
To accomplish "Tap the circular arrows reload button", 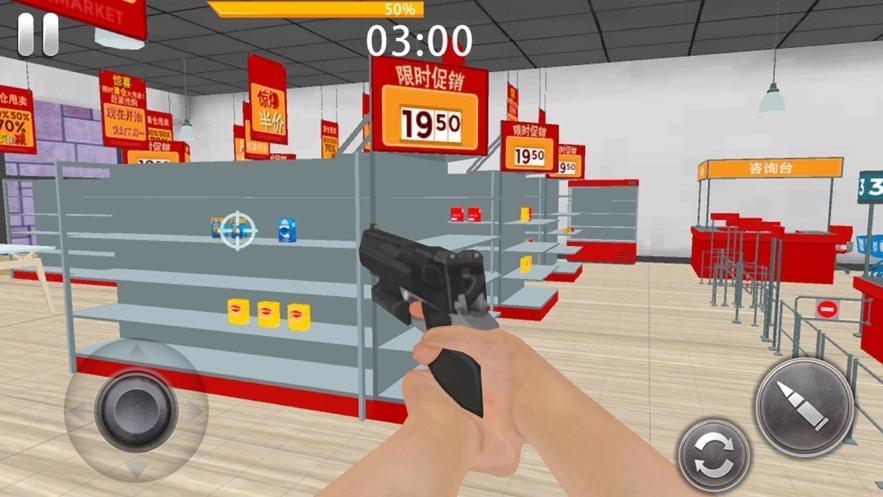I will (x=714, y=455).
